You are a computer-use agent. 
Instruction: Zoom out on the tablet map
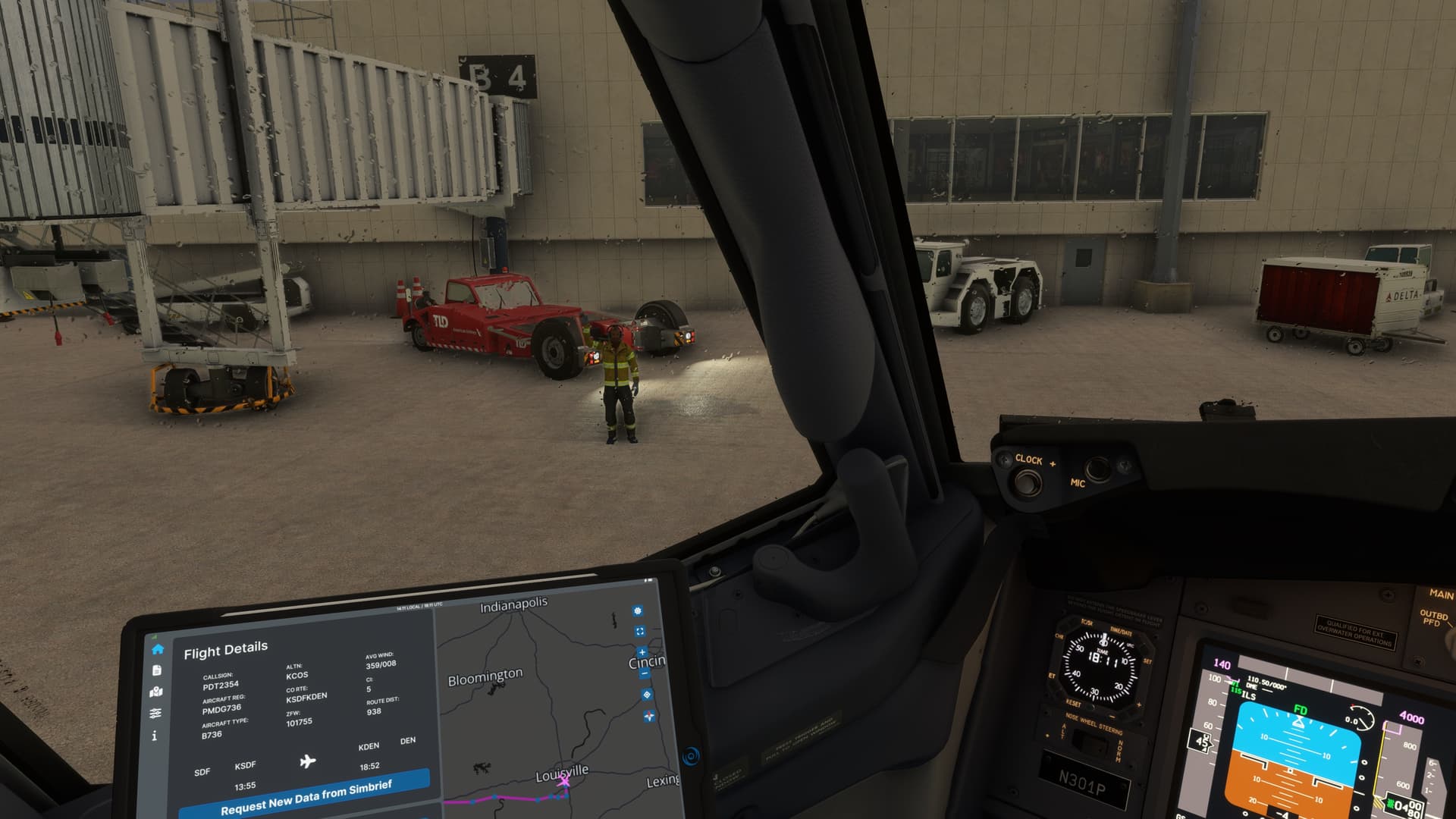tap(645, 673)
